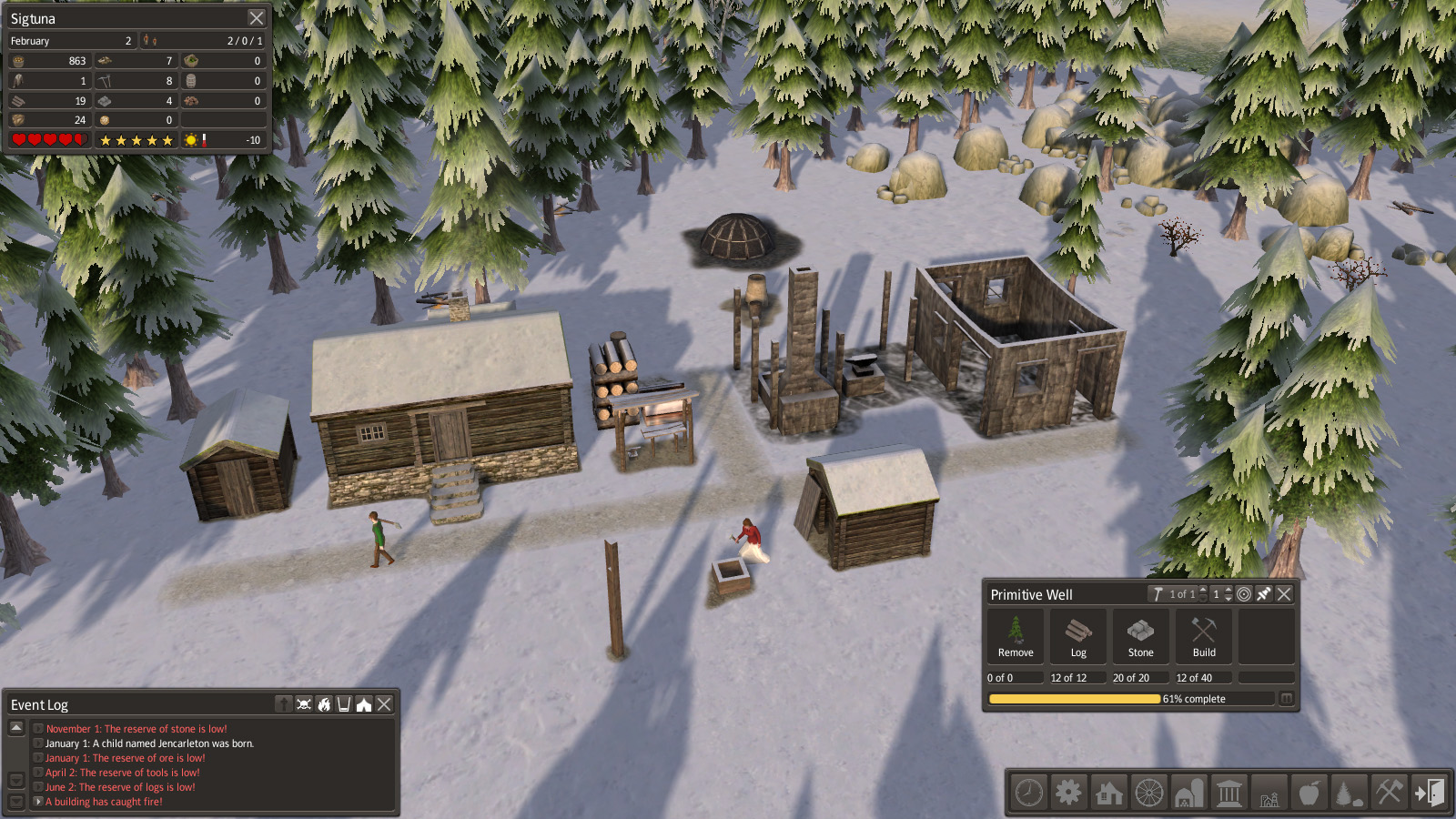1456x819 pixels.
Task: Open the housing construction menu
Action: [x=1108, y=793]
